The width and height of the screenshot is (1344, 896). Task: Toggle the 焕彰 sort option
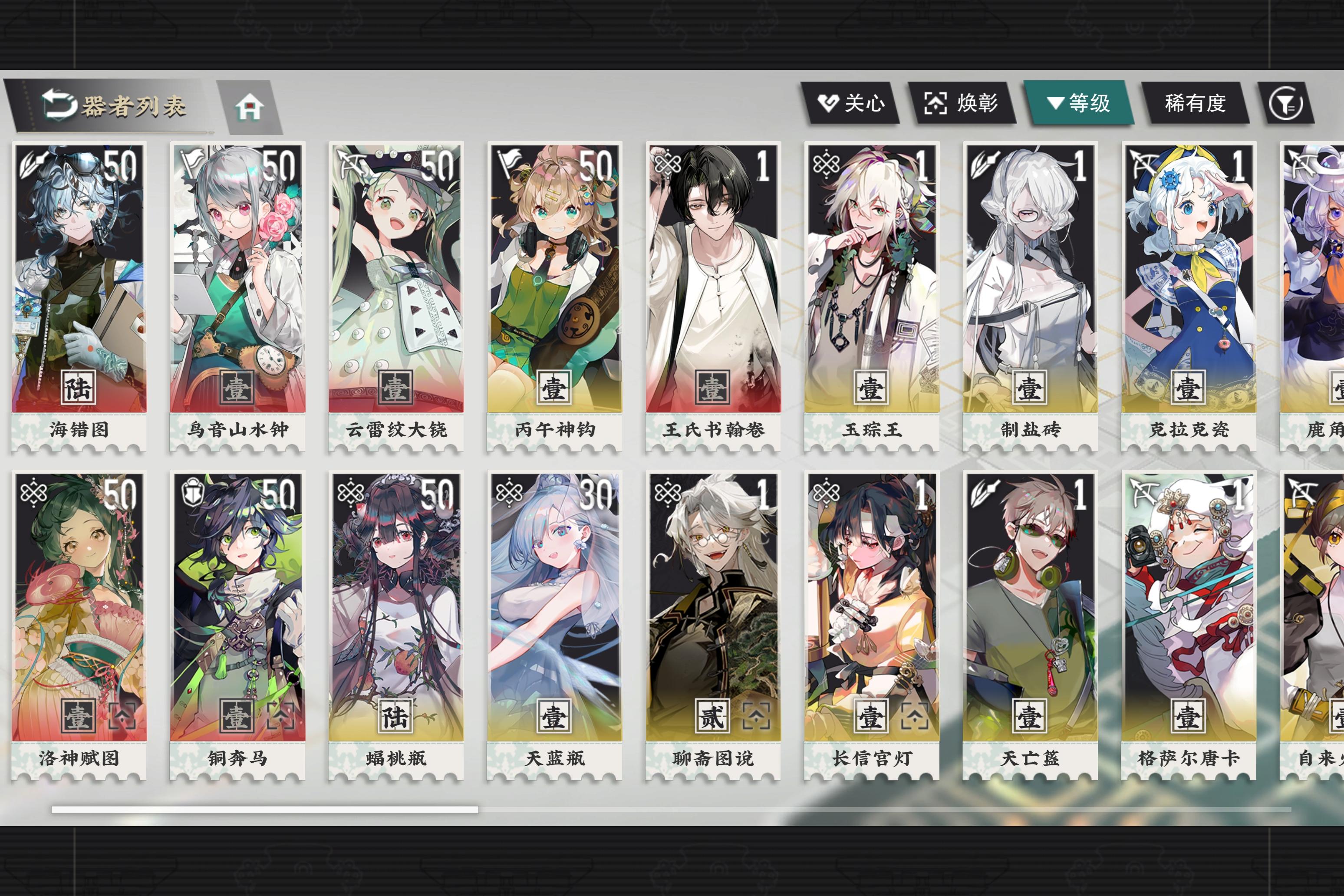point(965,103)
